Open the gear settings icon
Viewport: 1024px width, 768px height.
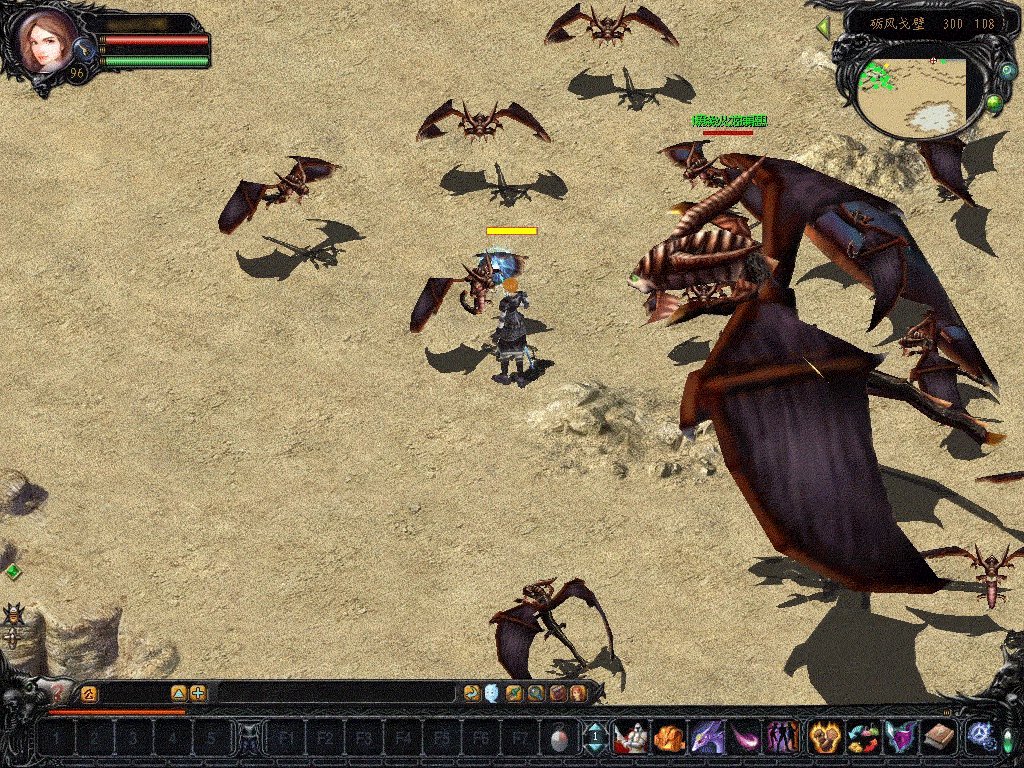[x=980, y=737]
